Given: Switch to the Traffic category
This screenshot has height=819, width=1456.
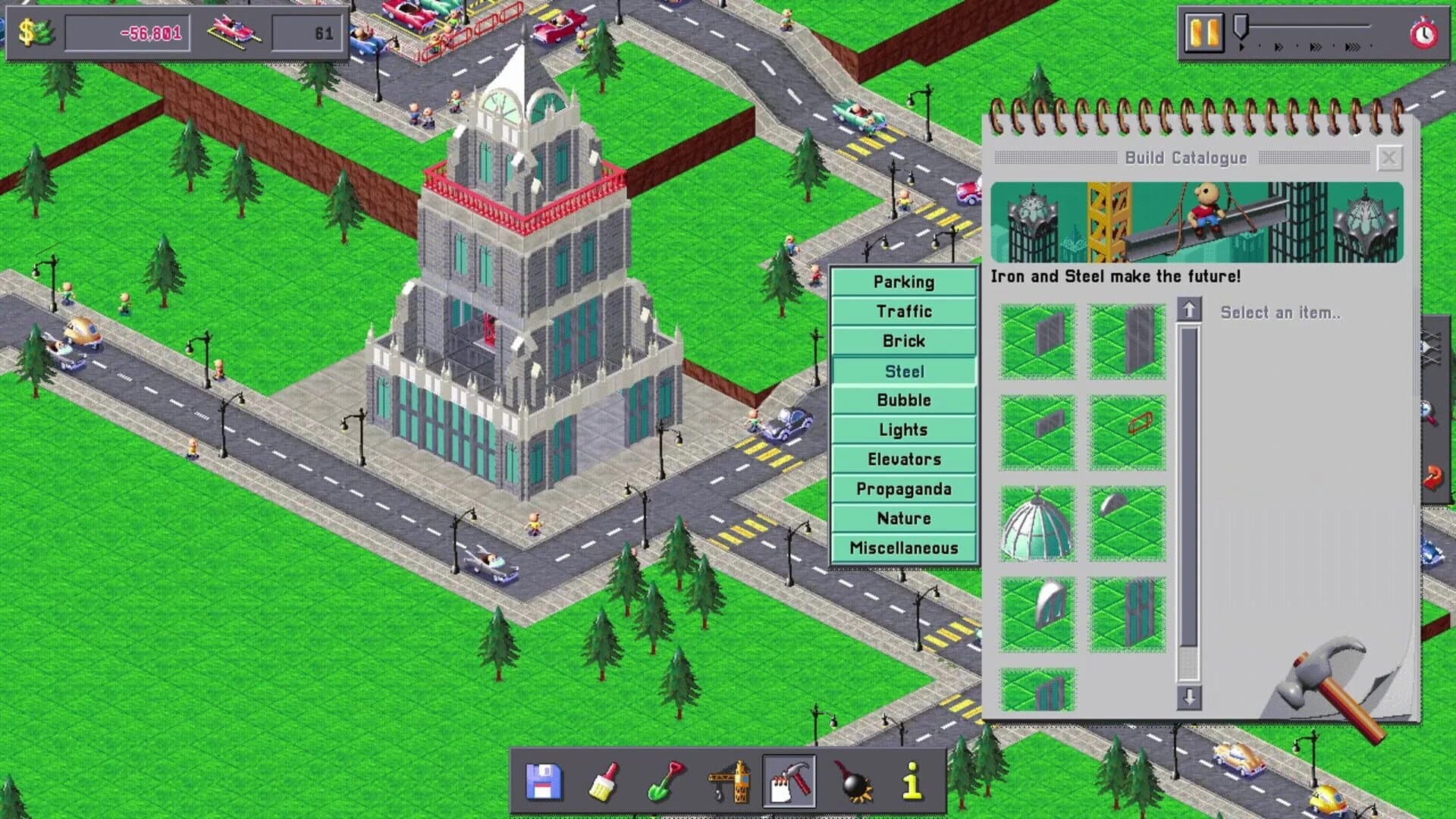Looking at the screenshot, I should (903, 311).
